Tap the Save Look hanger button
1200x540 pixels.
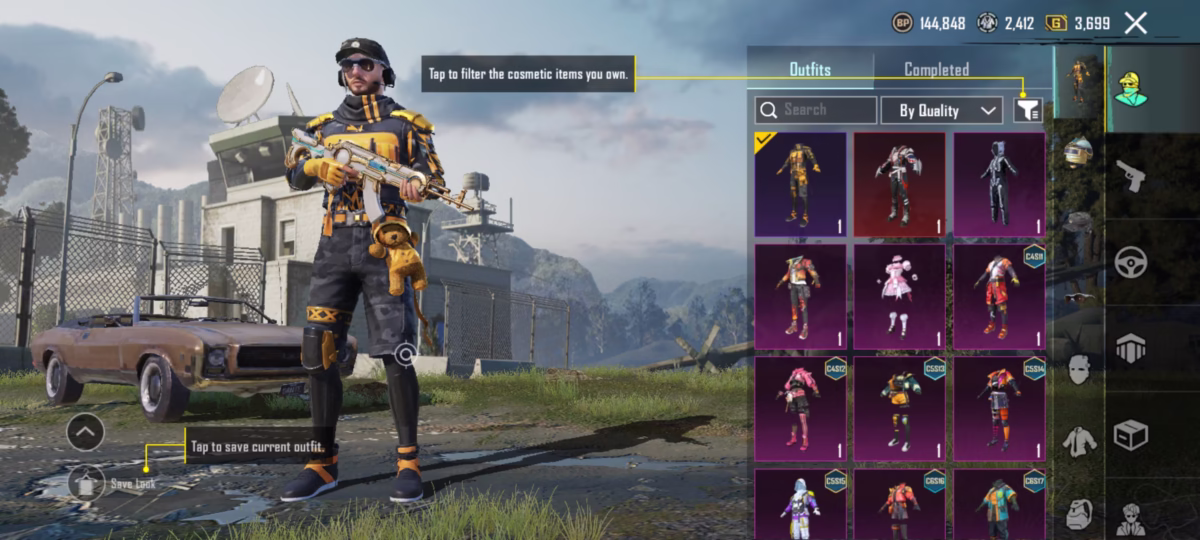pyautogui.click(x=87, y=482)
